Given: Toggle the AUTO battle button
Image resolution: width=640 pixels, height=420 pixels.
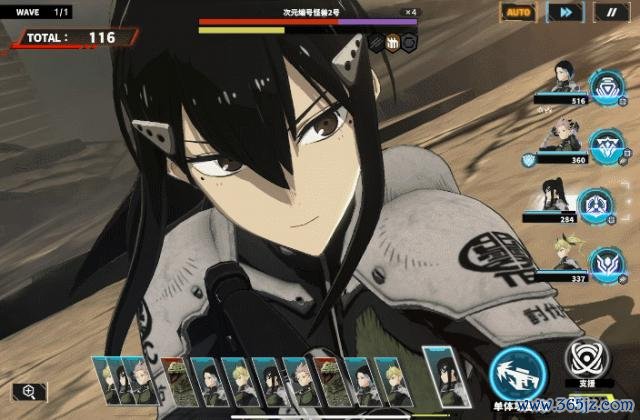Looking at the screenshot, I should pyautogui.click(x=518, y=12).
